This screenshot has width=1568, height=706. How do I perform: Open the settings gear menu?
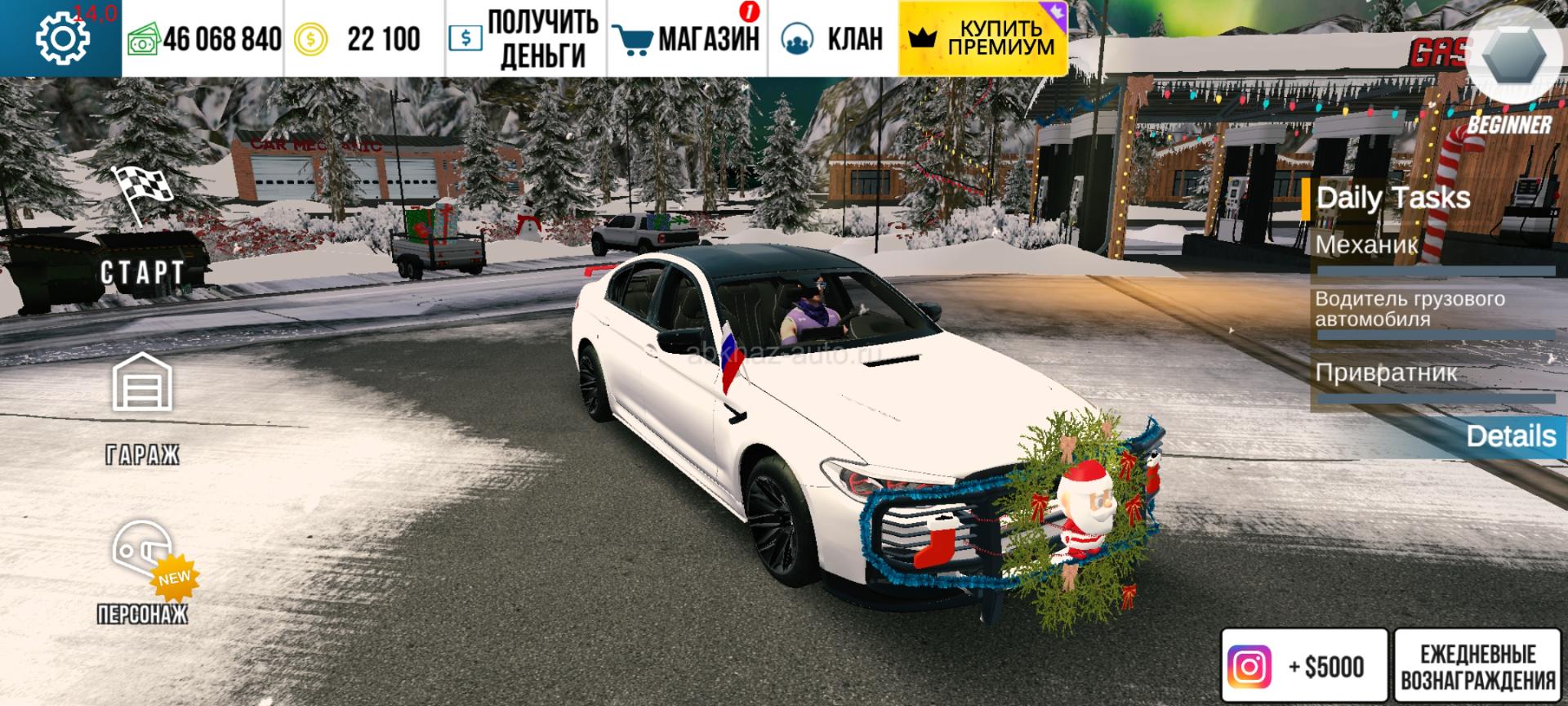(62, 38)
